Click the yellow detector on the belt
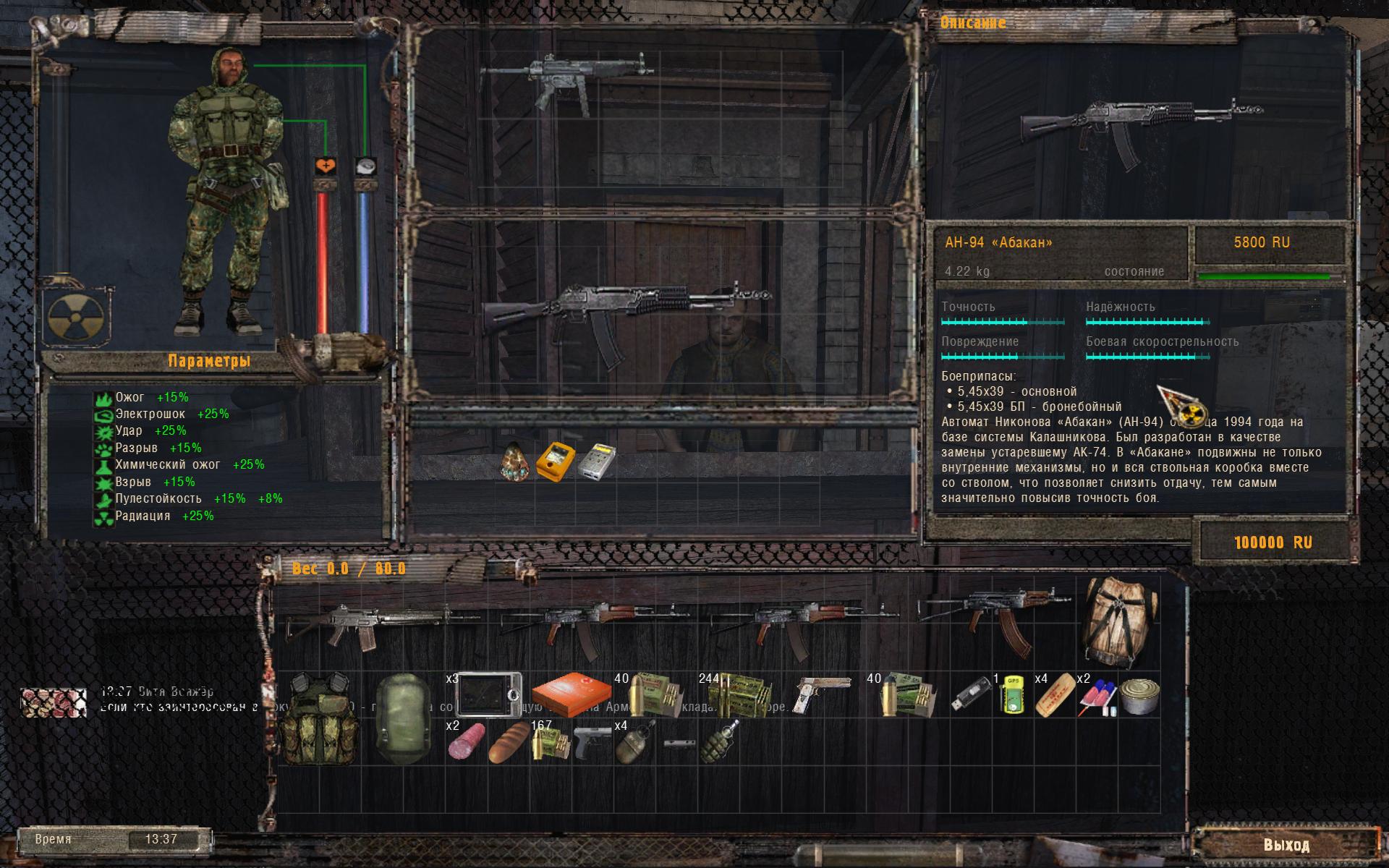 [556, 460]
